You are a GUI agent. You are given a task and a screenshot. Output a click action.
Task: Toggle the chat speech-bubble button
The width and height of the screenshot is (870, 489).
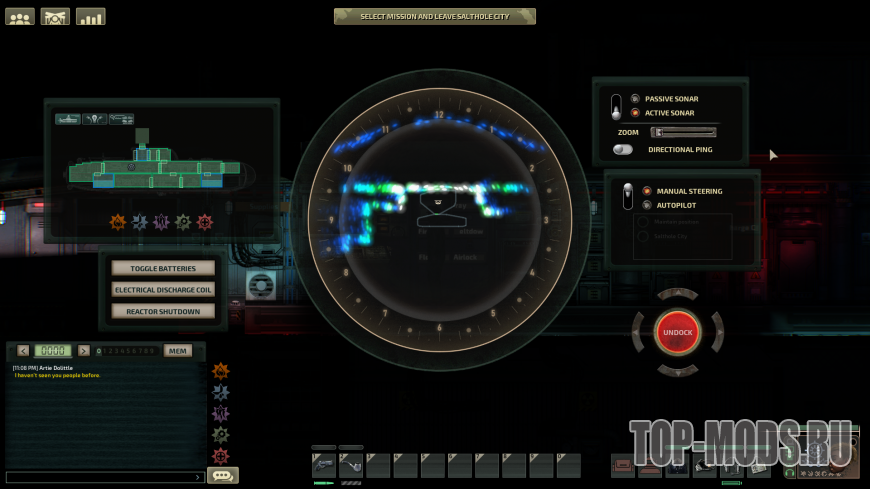[222, 476]
